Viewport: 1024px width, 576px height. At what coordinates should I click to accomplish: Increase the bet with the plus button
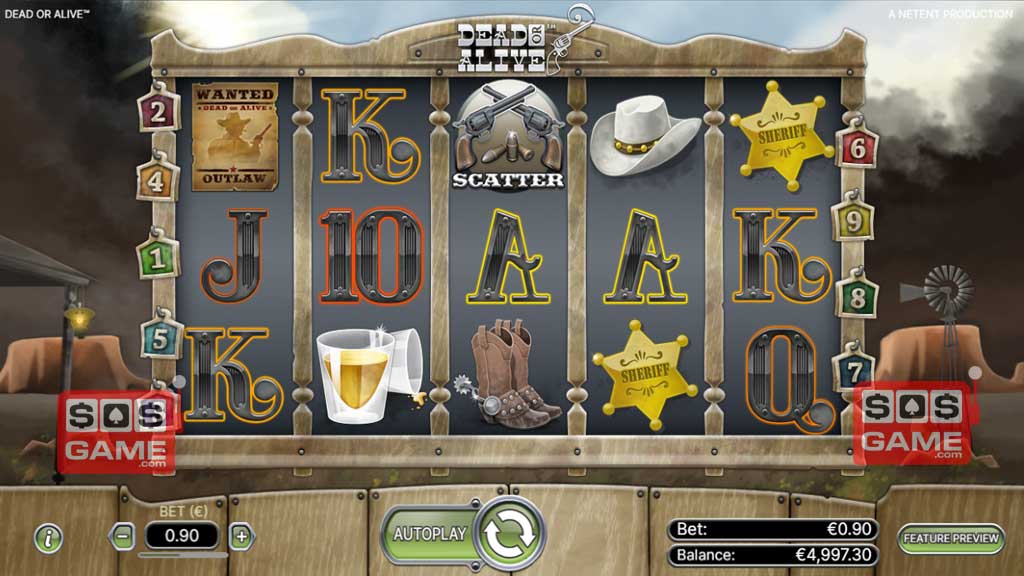241,536
